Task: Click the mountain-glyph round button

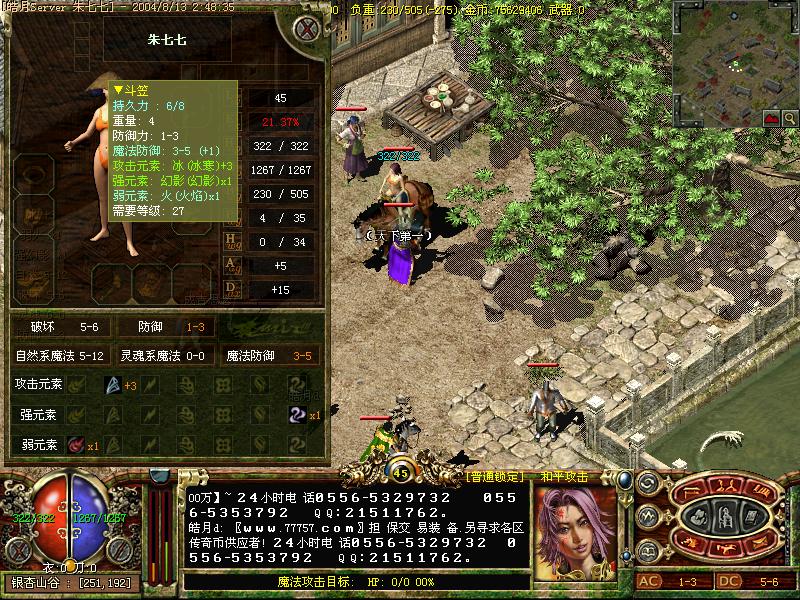Action: click(647, 517)
